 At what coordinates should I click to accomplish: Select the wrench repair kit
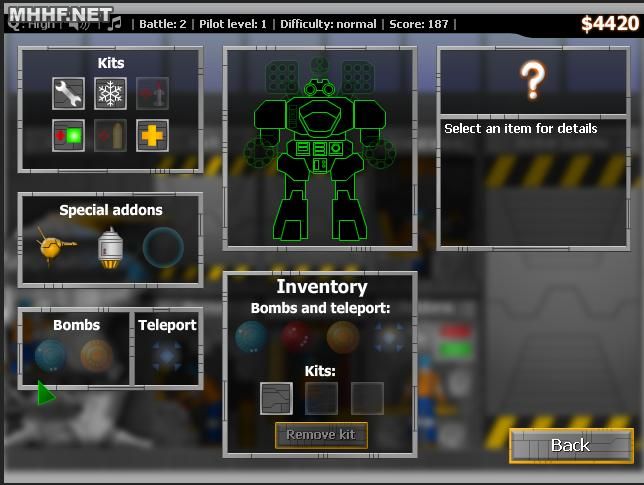[x=68, y=94]
